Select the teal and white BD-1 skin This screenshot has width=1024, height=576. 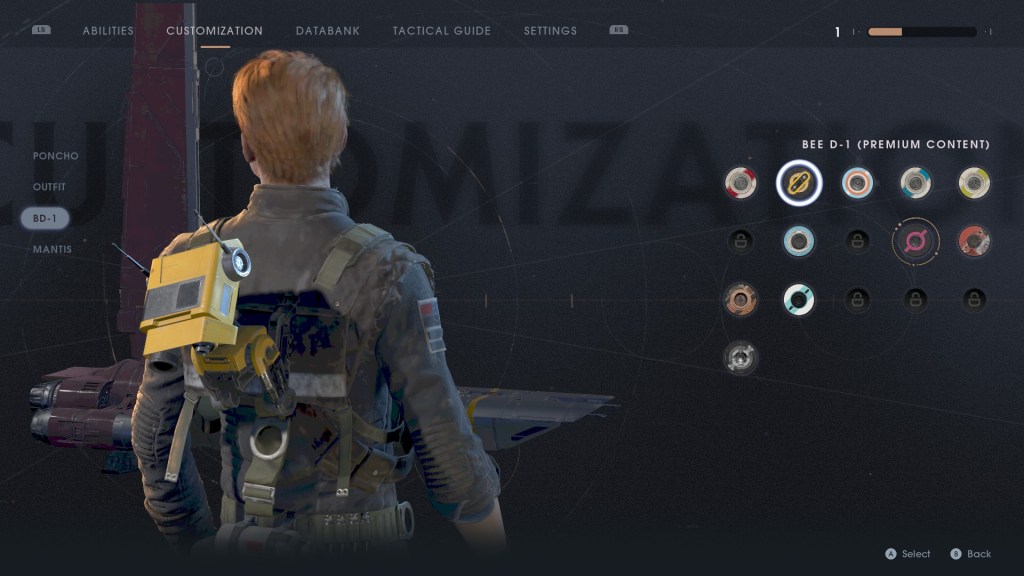799,299
